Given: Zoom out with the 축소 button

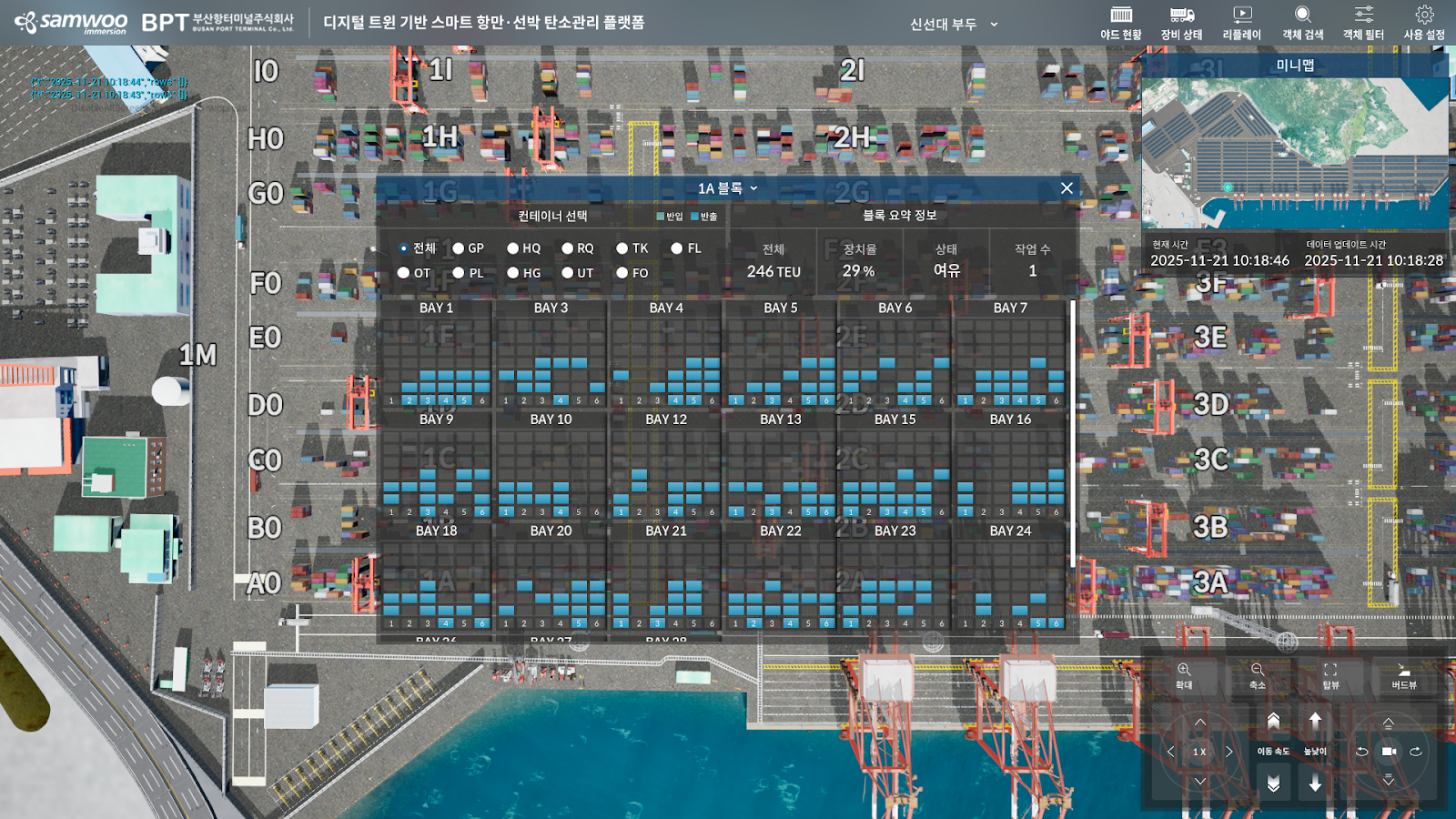Looking at the screenshot, I should pos(1257,676).
